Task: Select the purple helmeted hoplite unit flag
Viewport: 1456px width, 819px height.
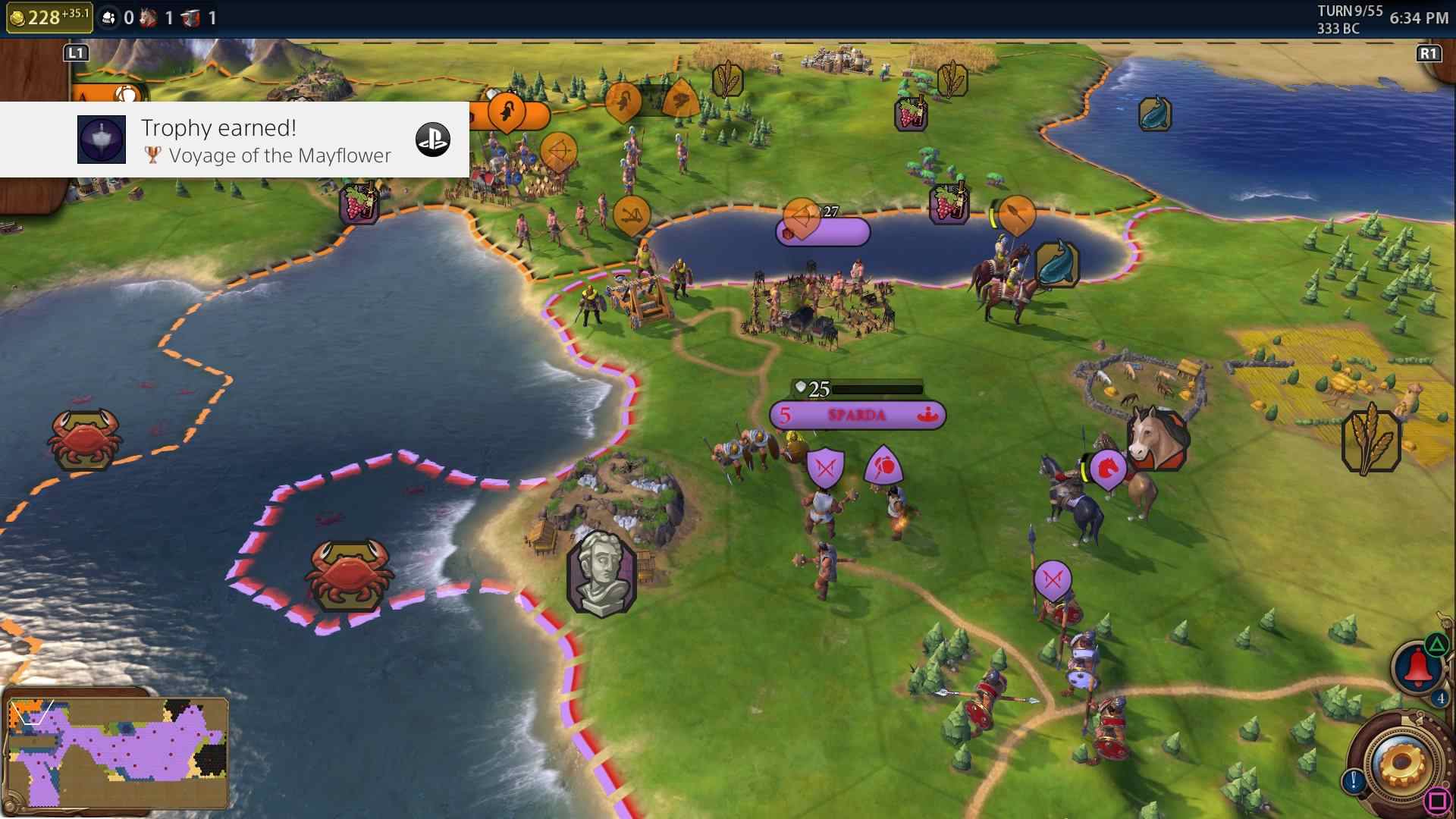Action: coord(884,466)
